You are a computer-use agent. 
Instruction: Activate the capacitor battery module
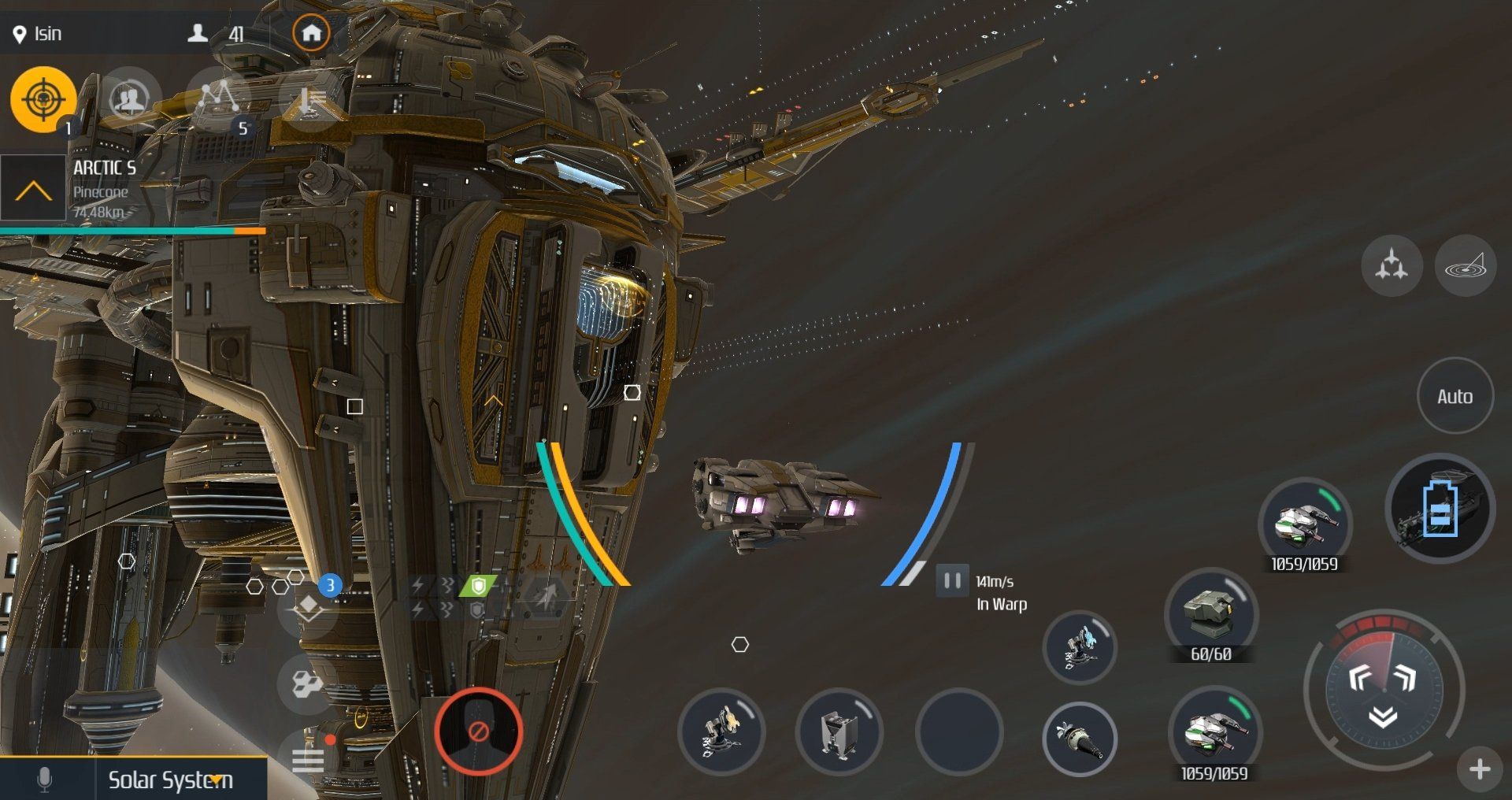click(1440, 509)
